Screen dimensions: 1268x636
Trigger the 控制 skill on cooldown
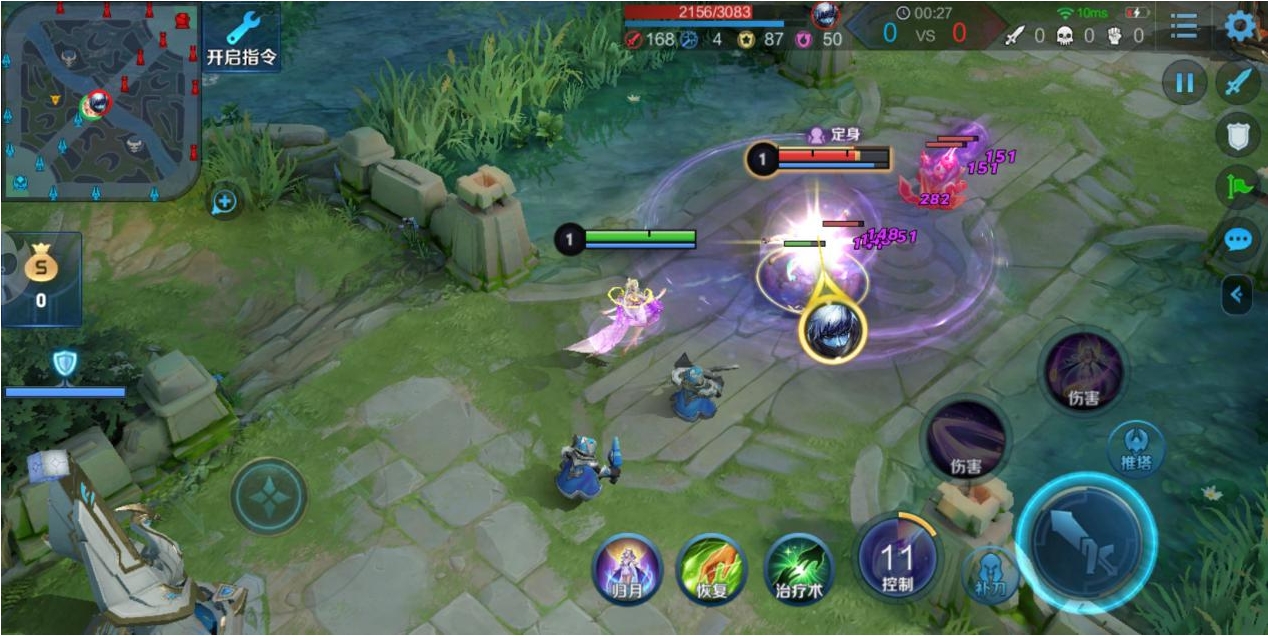click(x=897, y=557)
